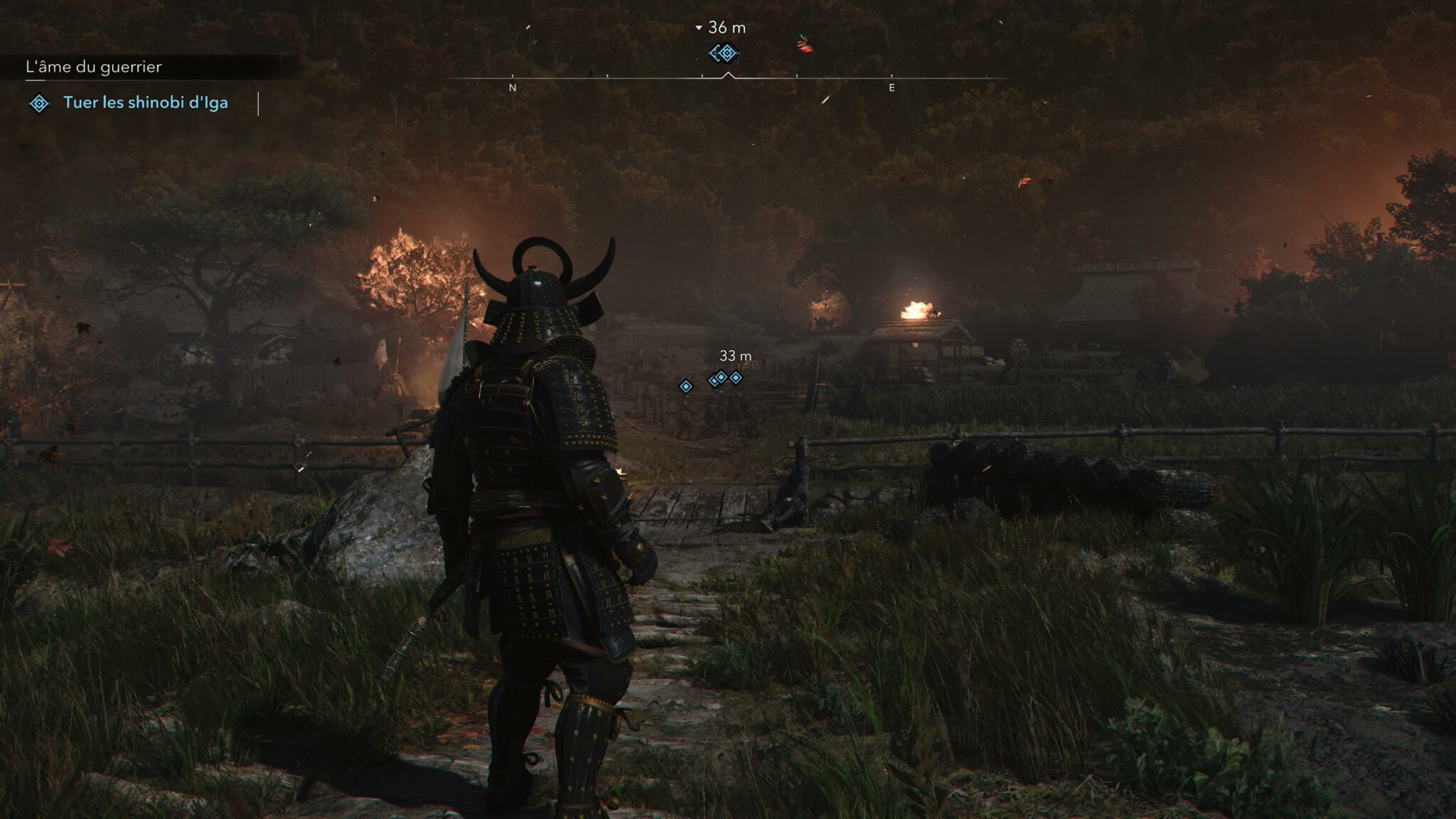Click the red enemy marker on the compass
Viewport: 1456px width, 819px height.
[805, 46]
